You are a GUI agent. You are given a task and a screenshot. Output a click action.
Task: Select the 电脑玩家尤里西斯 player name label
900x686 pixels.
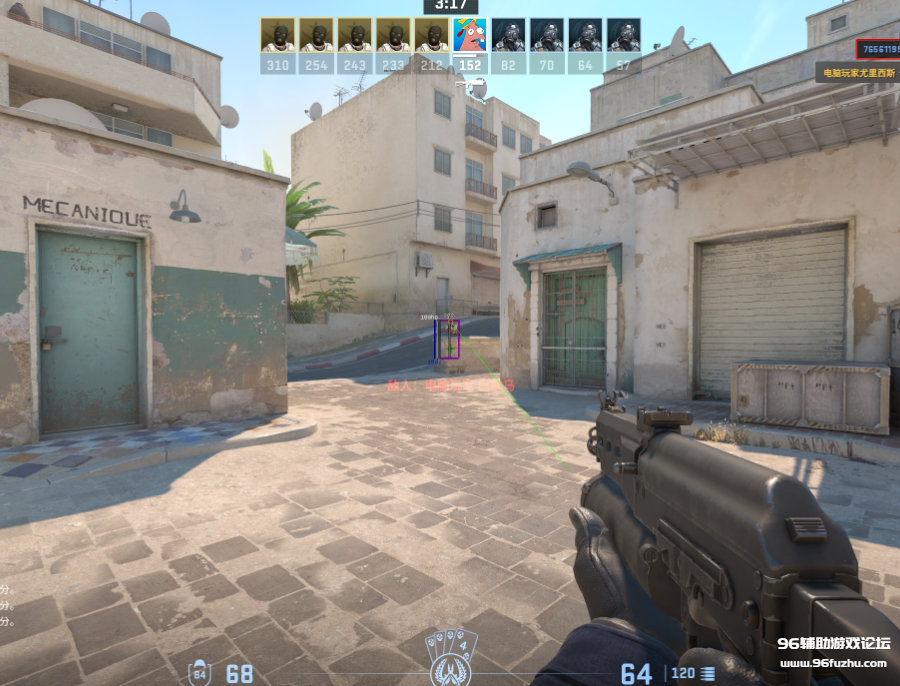[x=858, y=73]
